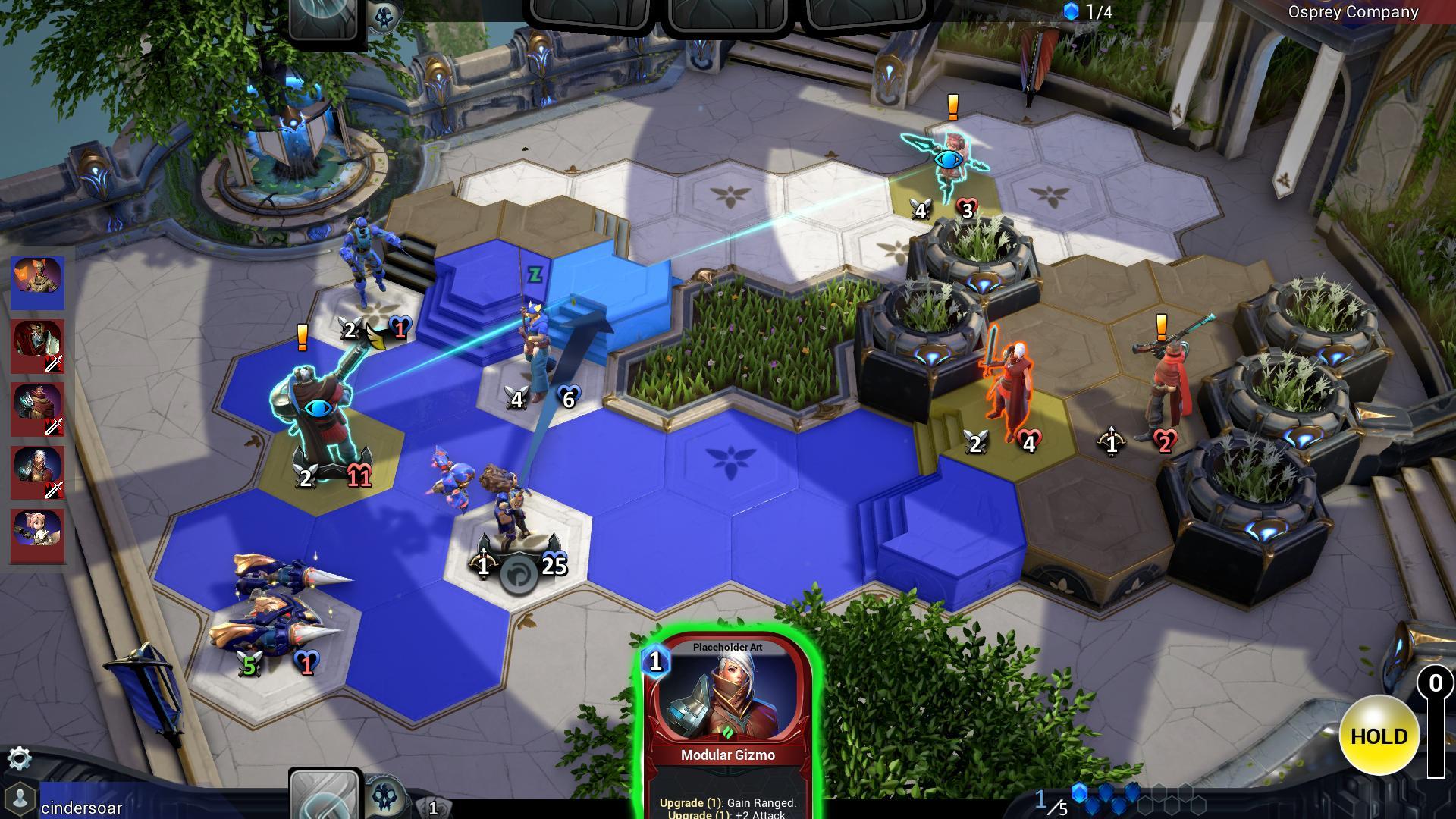This screenshot has height=819, width=1456.
Task: Open settings with the gear icon
Action: click(19, 758)
